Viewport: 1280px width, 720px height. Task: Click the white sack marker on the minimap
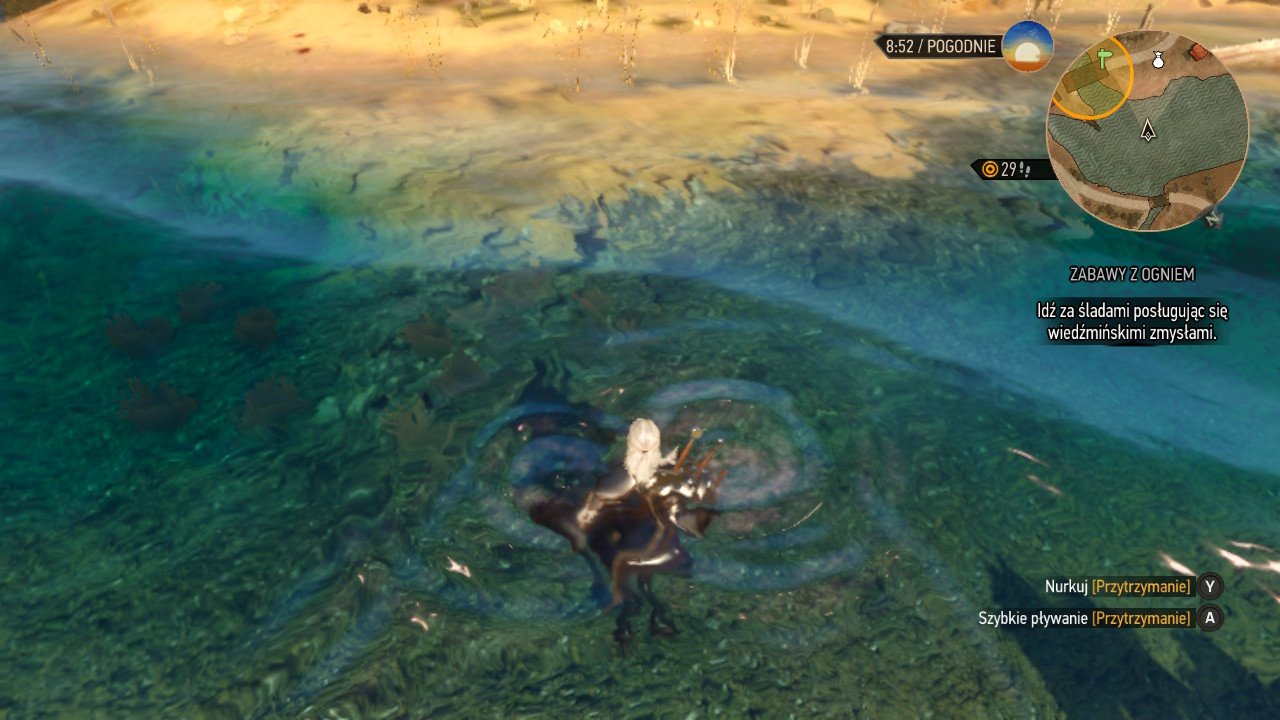point(1158,60)
